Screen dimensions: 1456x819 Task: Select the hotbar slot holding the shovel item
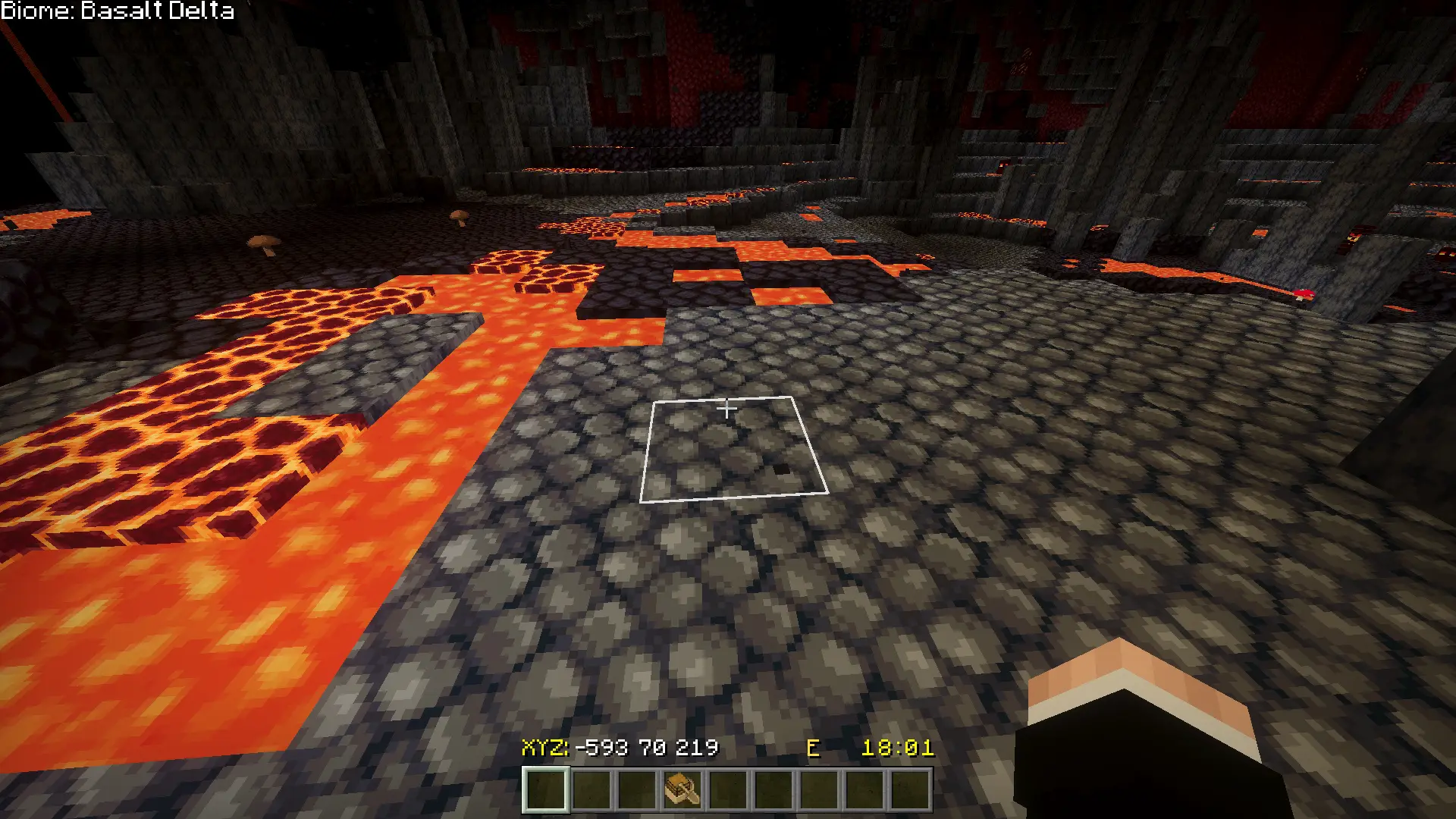click(x=682, y=789)
